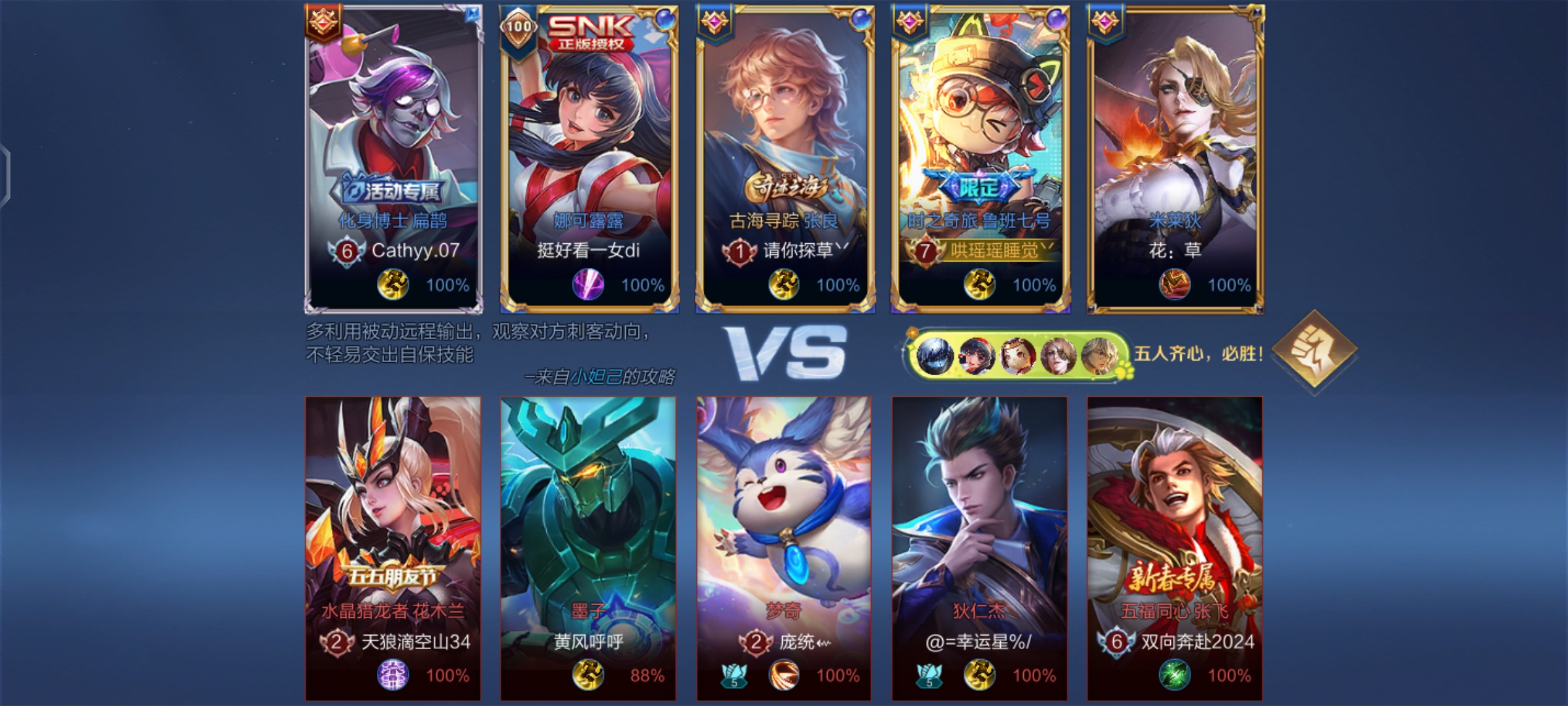Pick the 米莱狄 hero card
1568x706 pixels.
1175,158
